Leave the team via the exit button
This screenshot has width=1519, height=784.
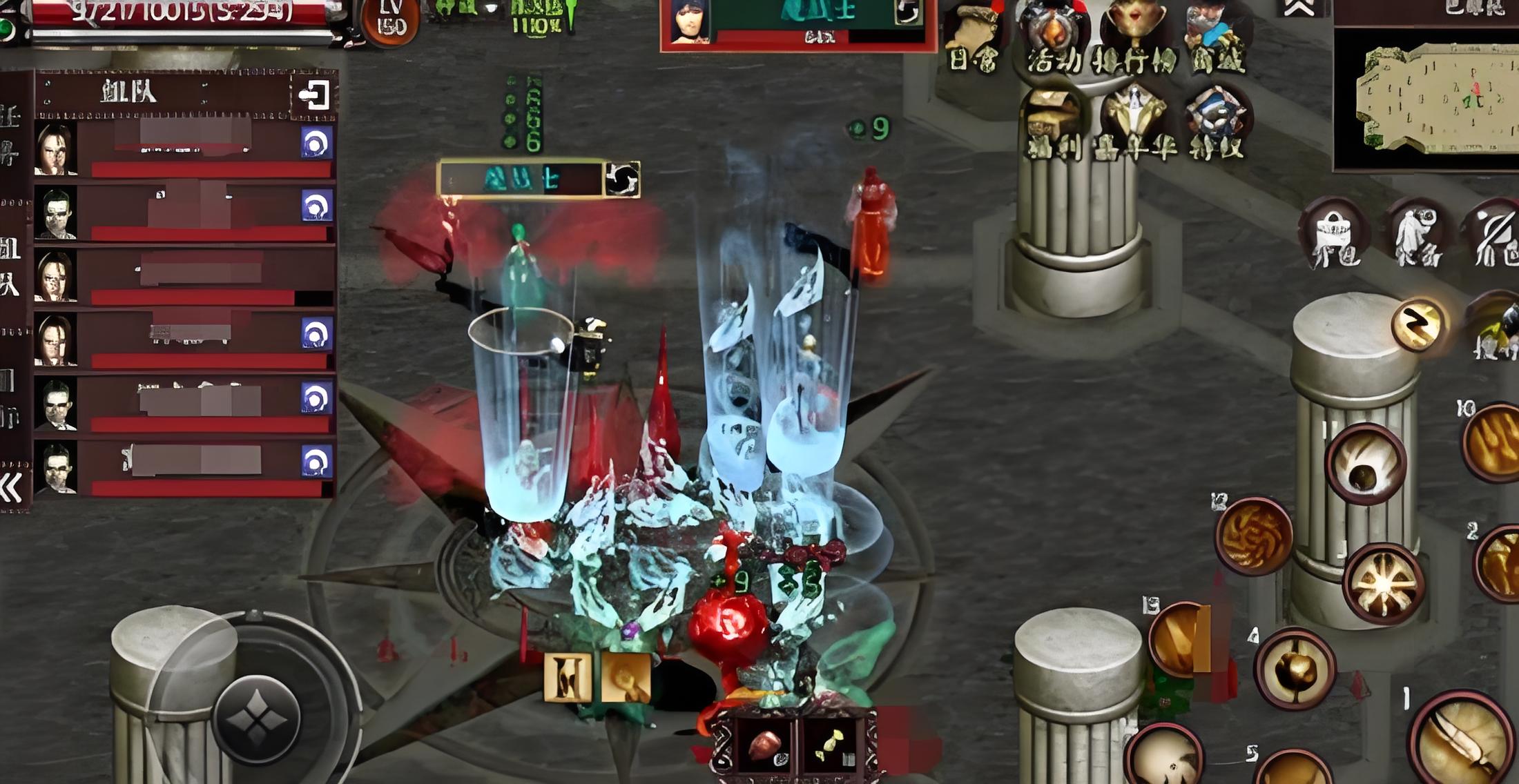pyautogui.click(x=313, y=95)
